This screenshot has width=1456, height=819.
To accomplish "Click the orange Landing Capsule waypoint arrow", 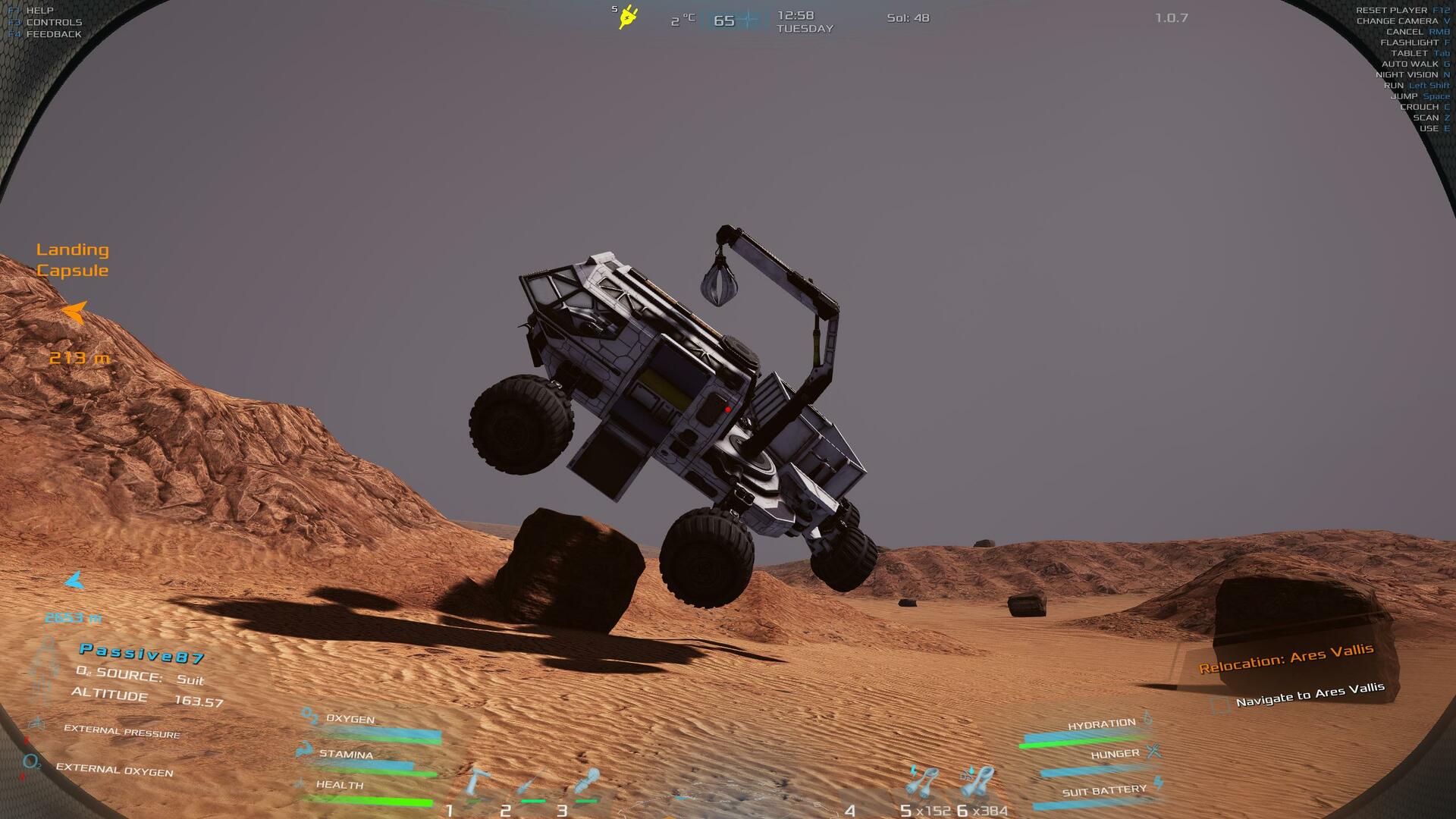I will tap(74, 312).
